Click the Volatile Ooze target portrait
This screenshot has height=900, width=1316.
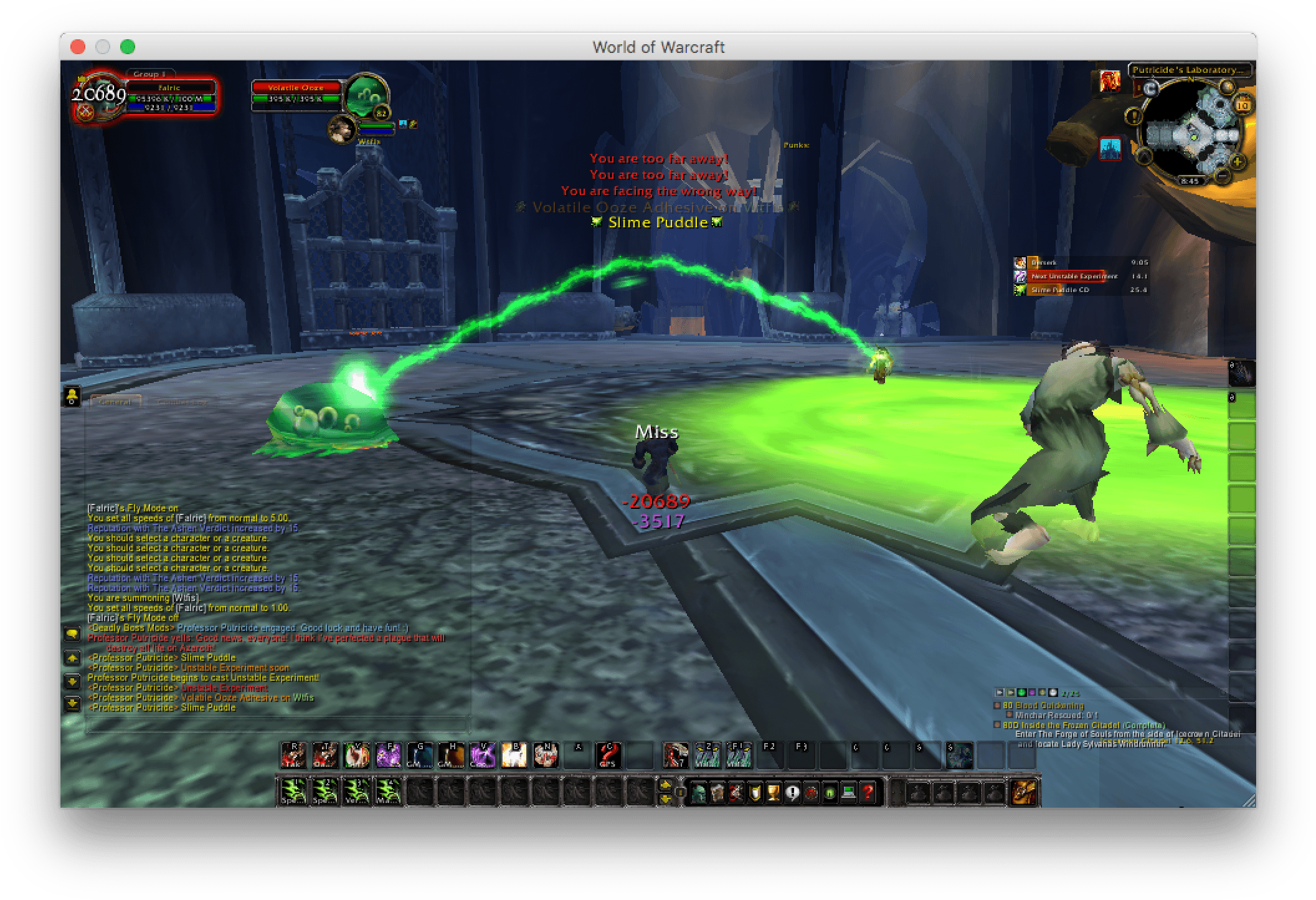pos(367,96)
